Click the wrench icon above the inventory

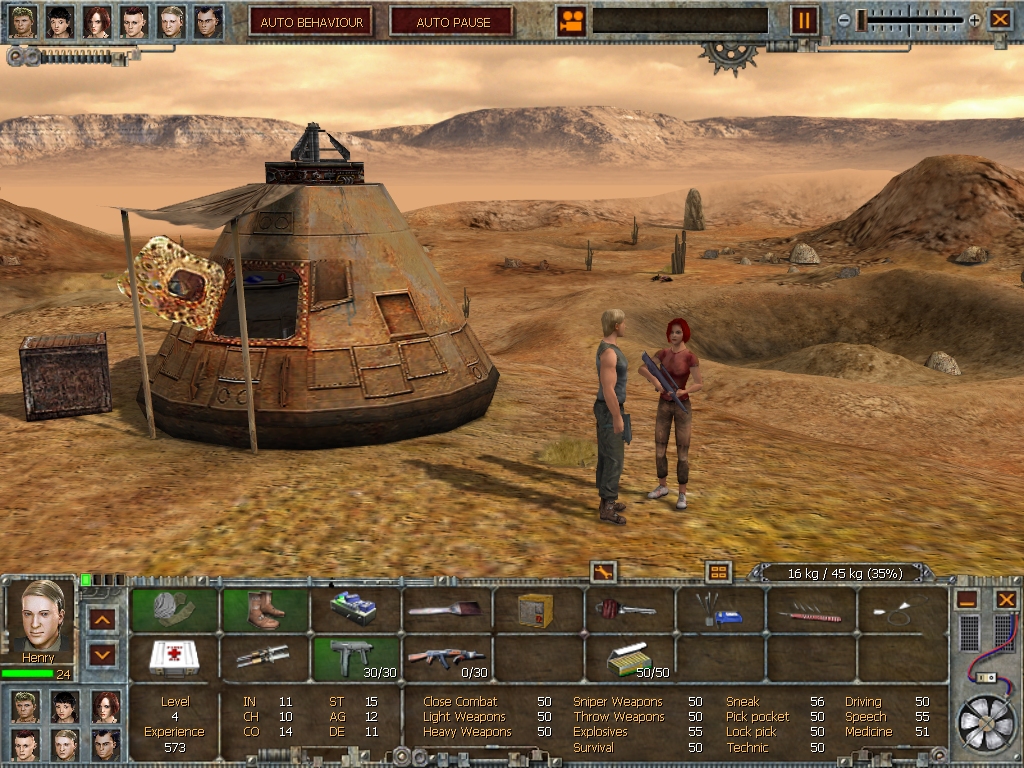point(603,572)
